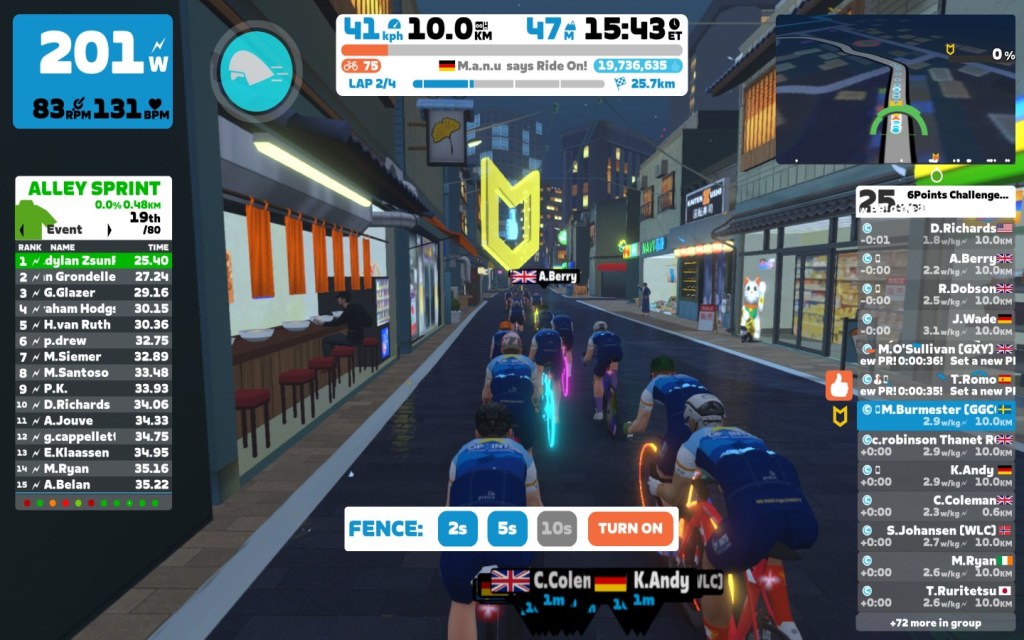Give a Ride On with thumbs-up icon
Viewport: 1024px width, 640px height.
coord(838,386)
